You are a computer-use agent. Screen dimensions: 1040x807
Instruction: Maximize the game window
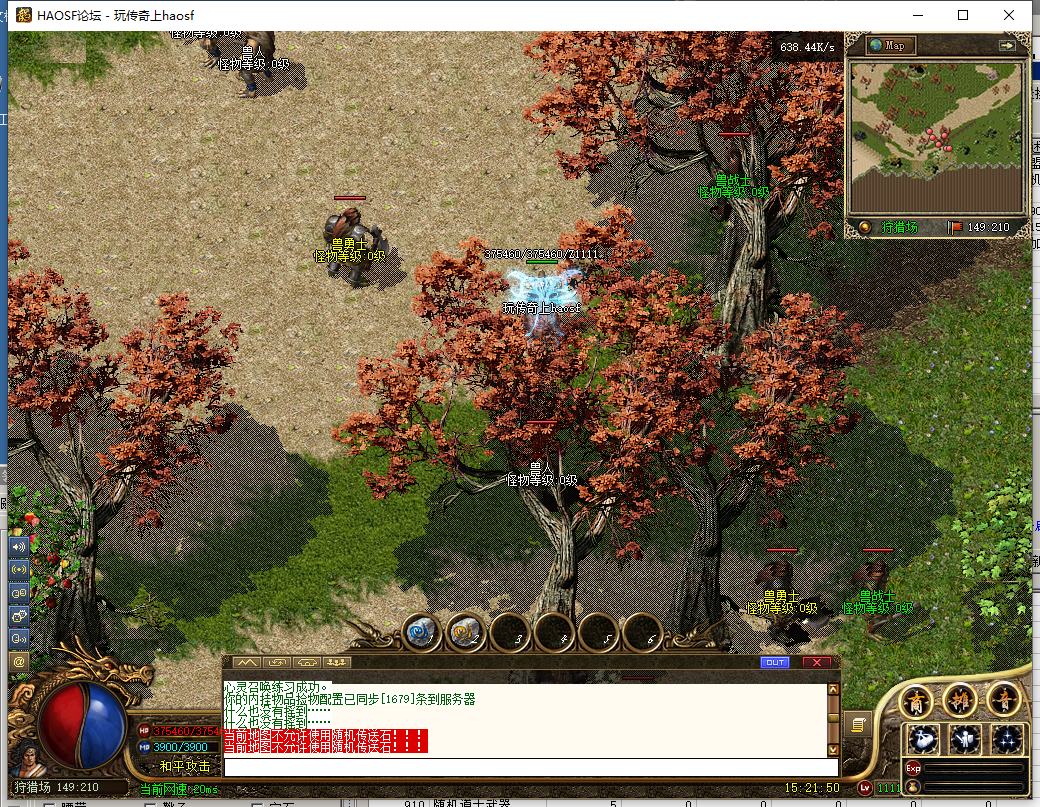[963, 15]
